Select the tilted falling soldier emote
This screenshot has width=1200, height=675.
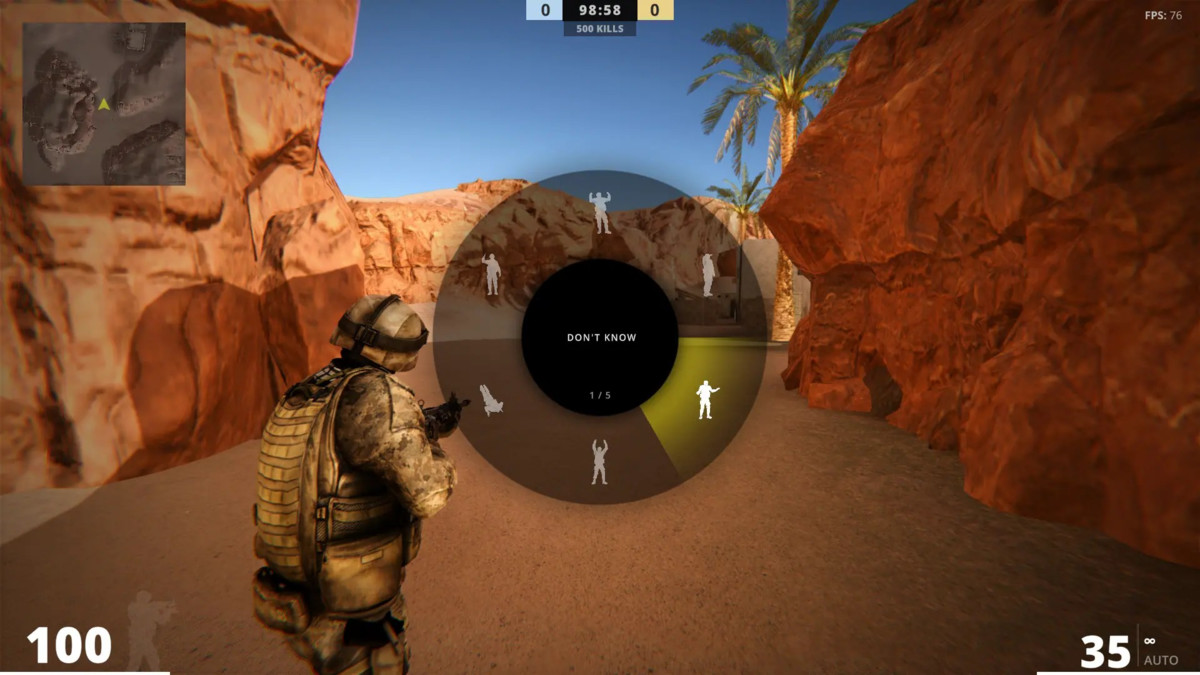pos(491,400)
